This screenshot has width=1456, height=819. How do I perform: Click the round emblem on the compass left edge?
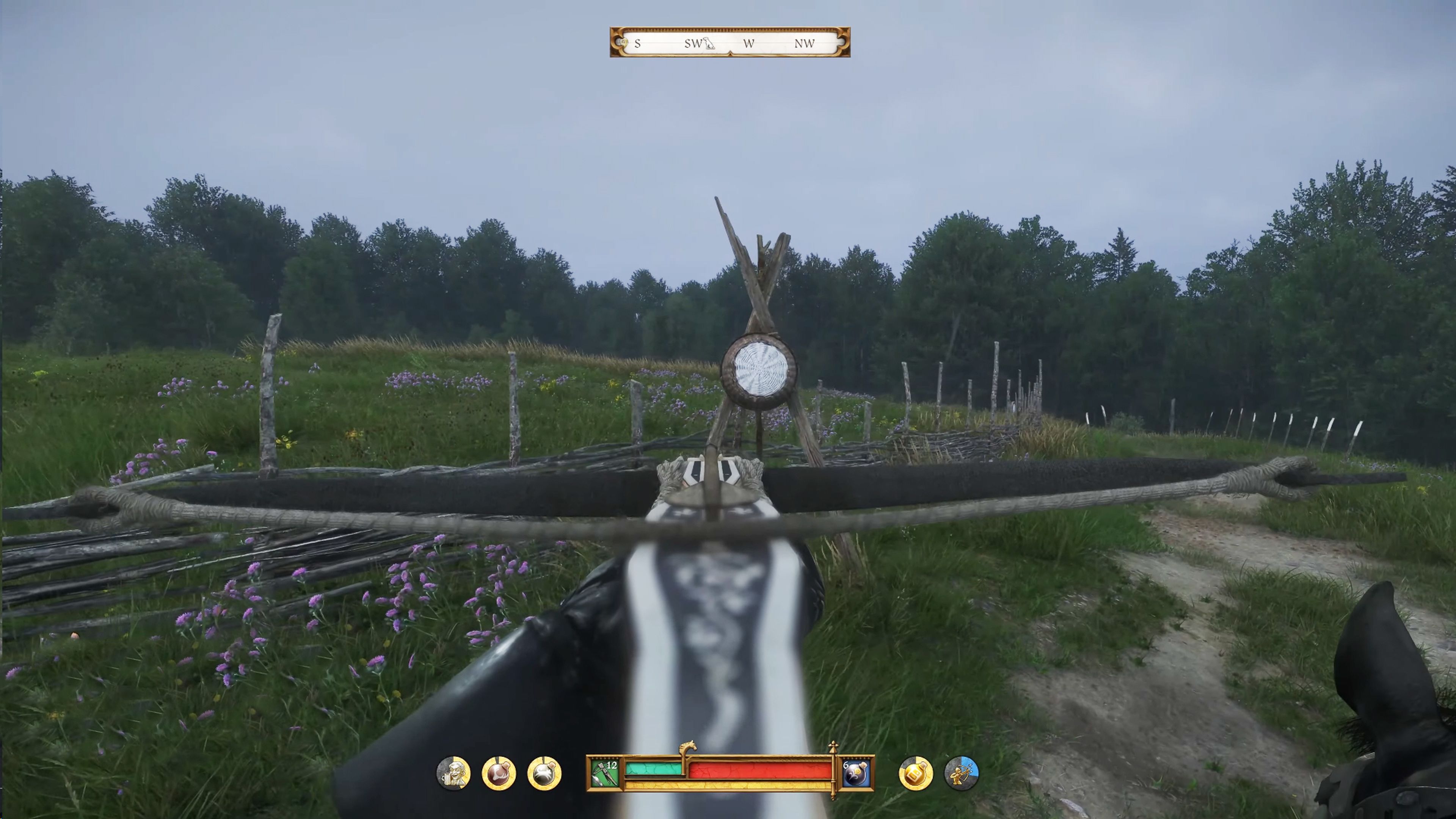[622, 42]
